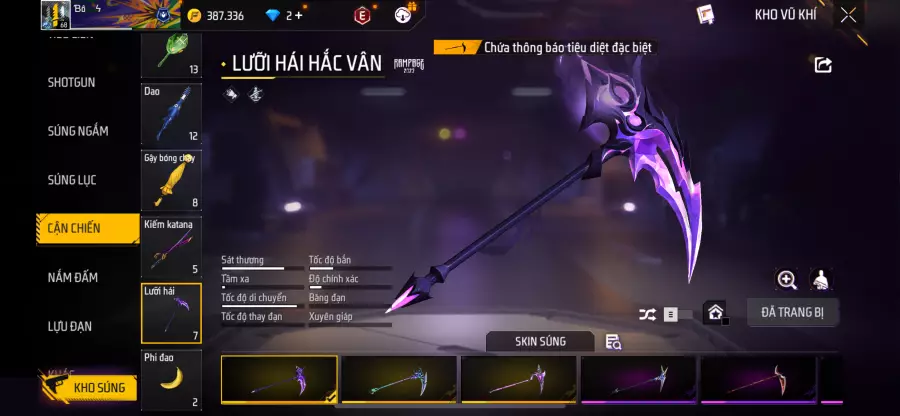Select the SHOTGUN weapon category
This screenshot has height=416, width=900.
[x=72, y=82]
